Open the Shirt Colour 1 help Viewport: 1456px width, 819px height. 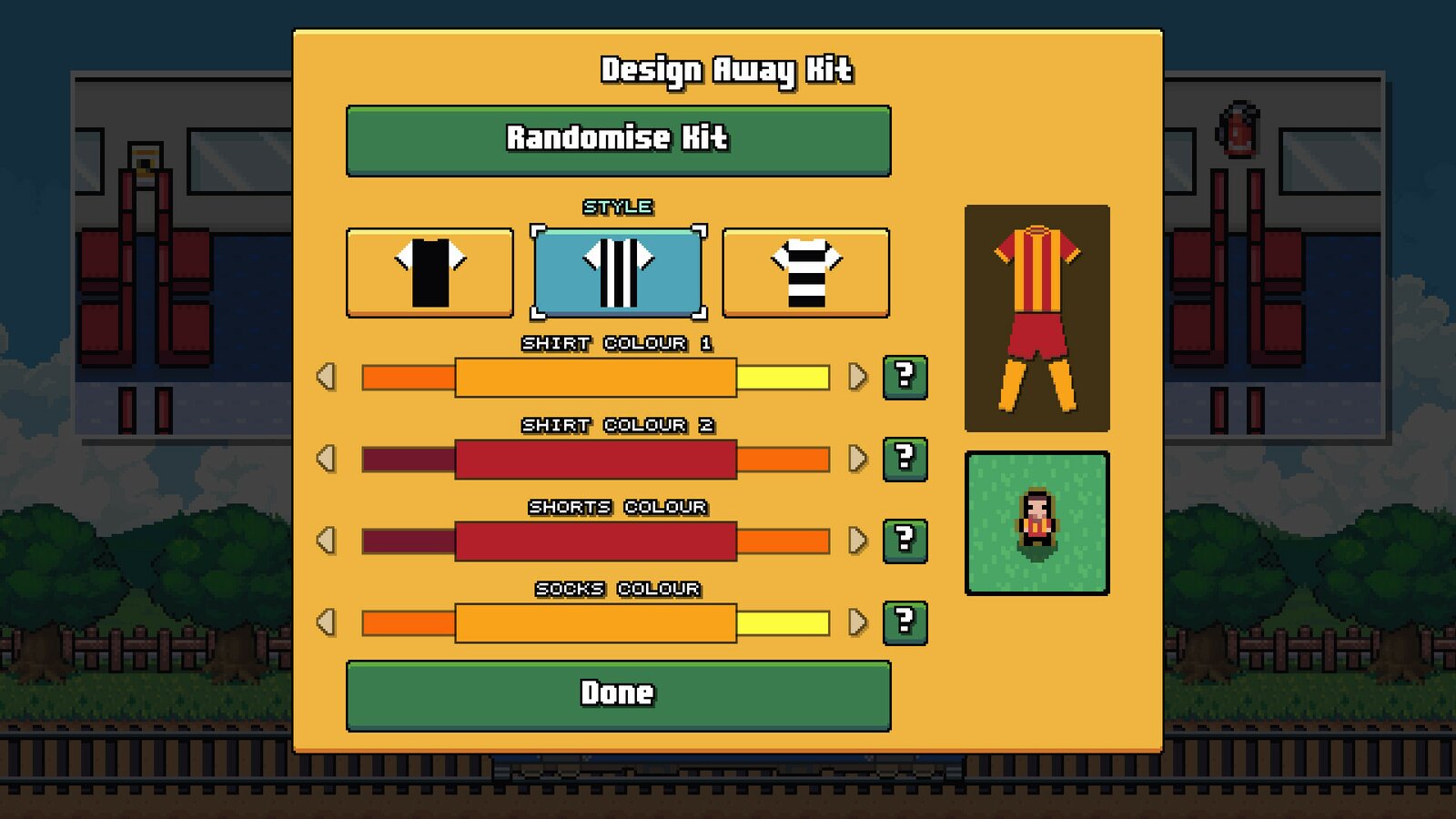coord(905,375)
